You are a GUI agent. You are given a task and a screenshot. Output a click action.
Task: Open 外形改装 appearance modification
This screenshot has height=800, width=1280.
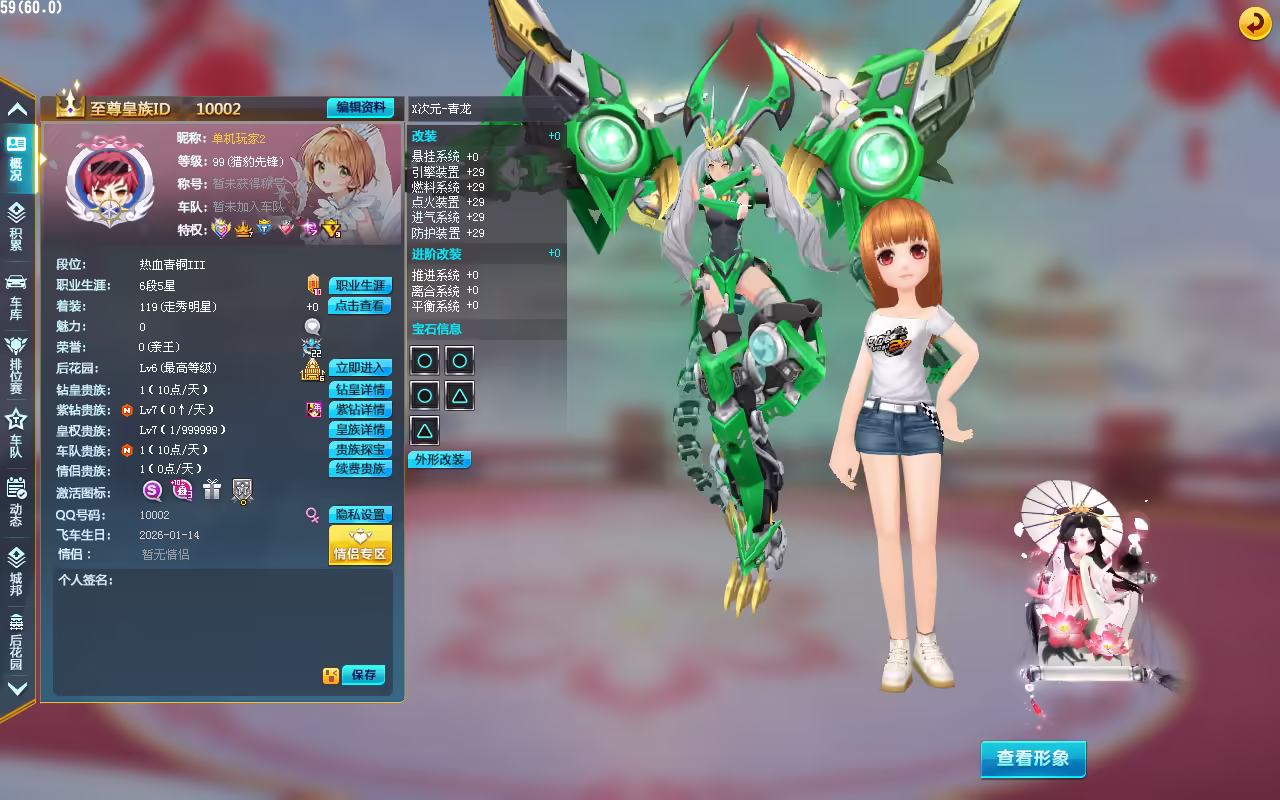click(x=439, y=460)
